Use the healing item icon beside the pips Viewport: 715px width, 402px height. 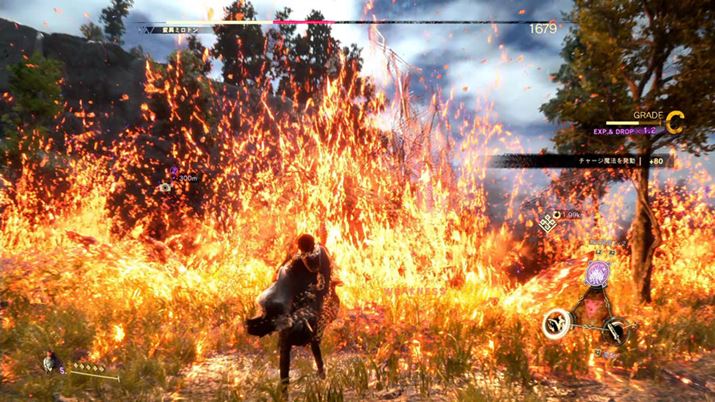50,363
